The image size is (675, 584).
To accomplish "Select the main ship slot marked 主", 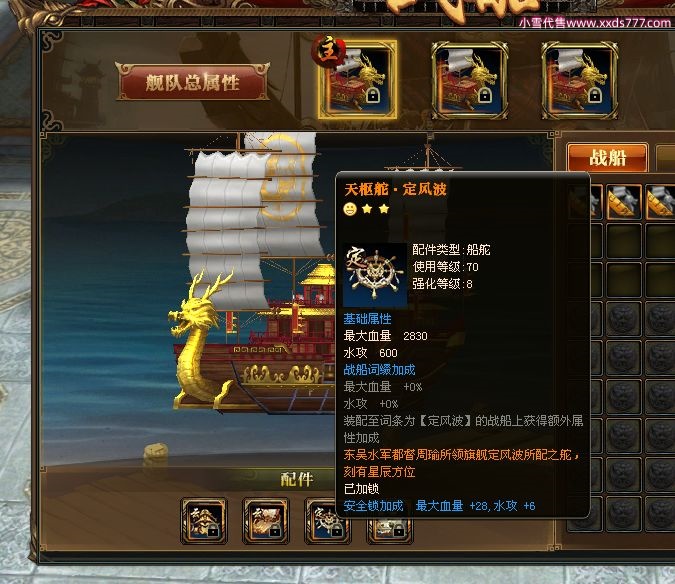I will pos(357,79).
